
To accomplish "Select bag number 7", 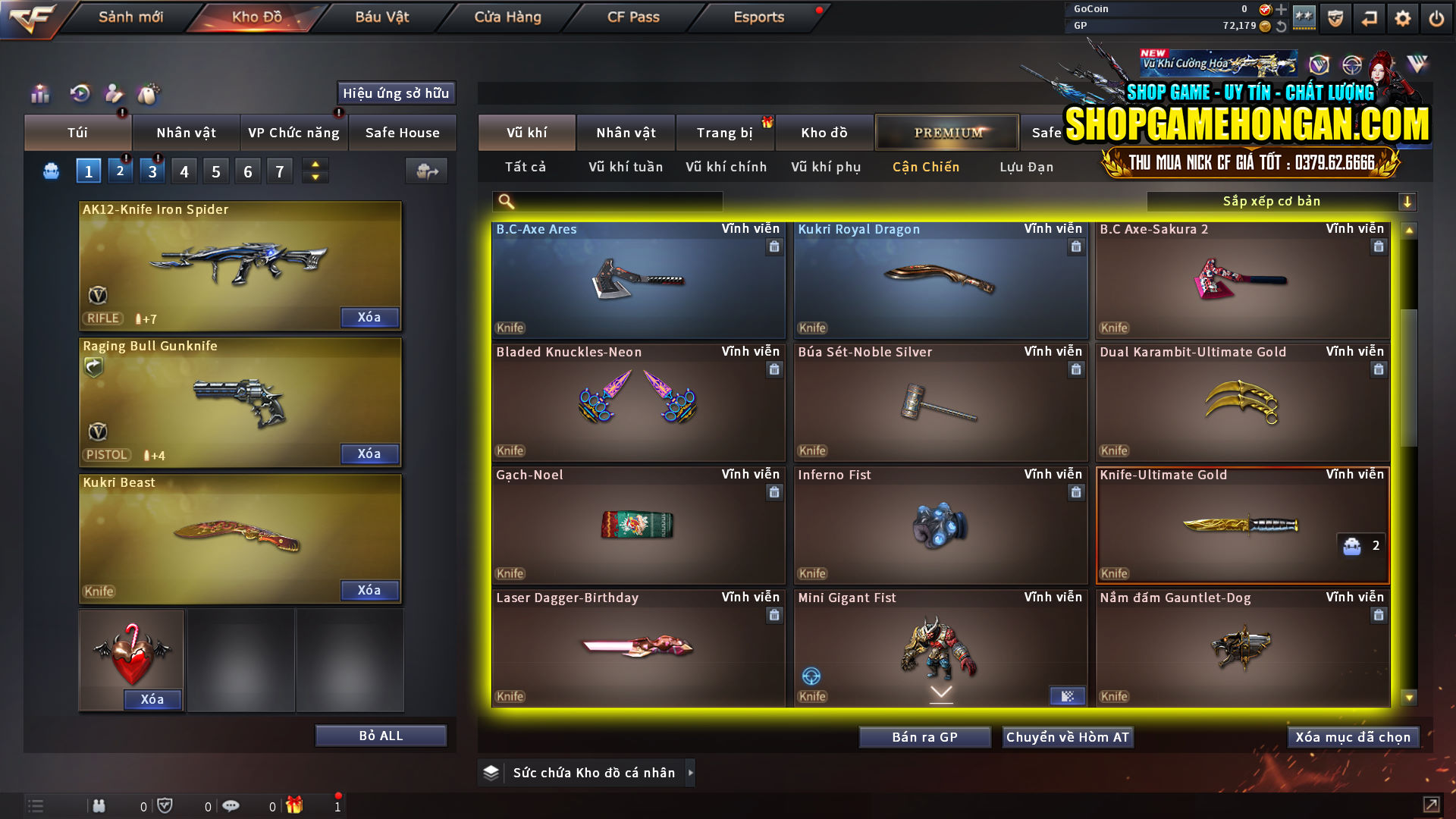I will coord(280,170).
